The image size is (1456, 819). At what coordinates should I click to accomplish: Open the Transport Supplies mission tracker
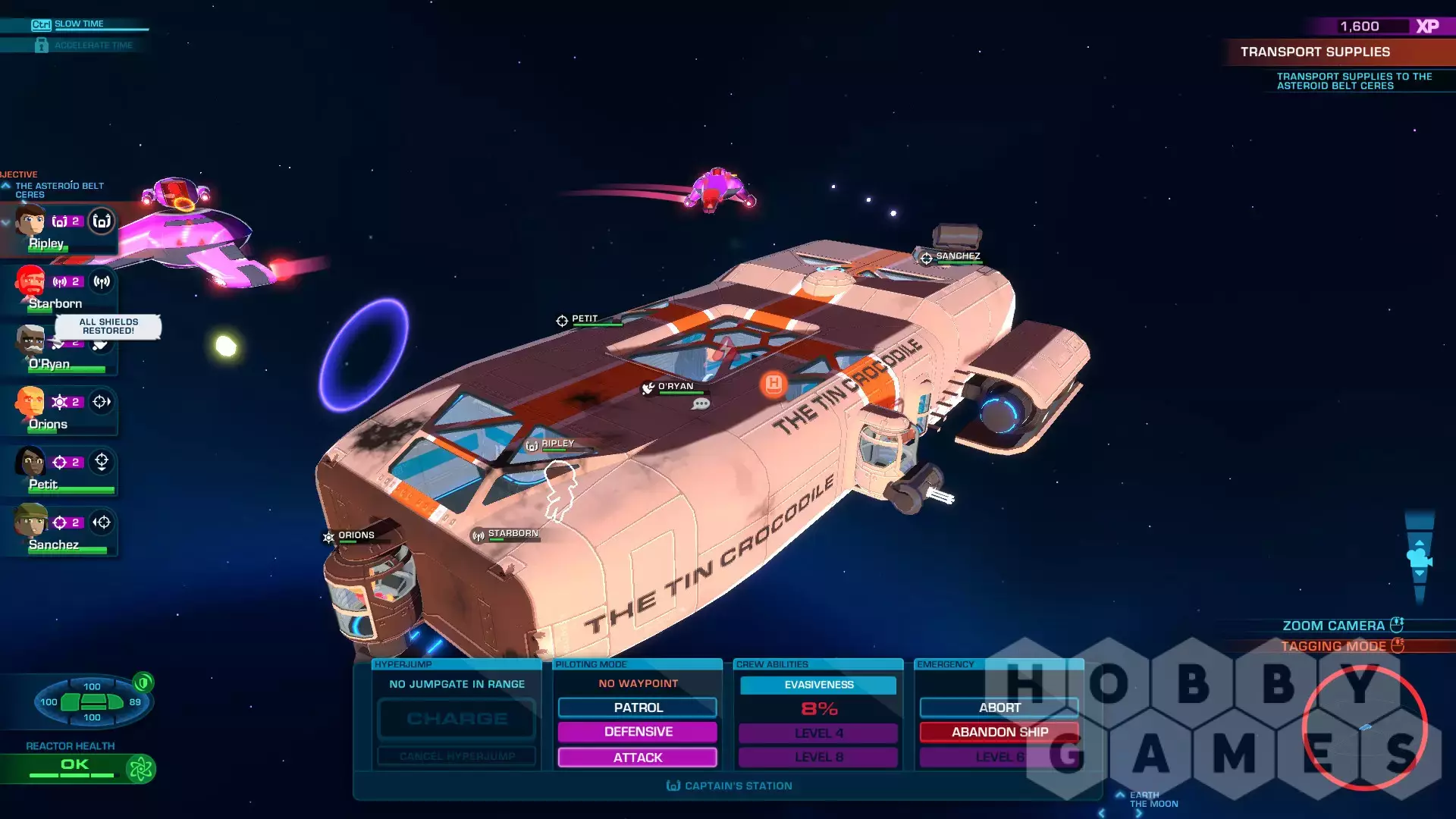1315,52
